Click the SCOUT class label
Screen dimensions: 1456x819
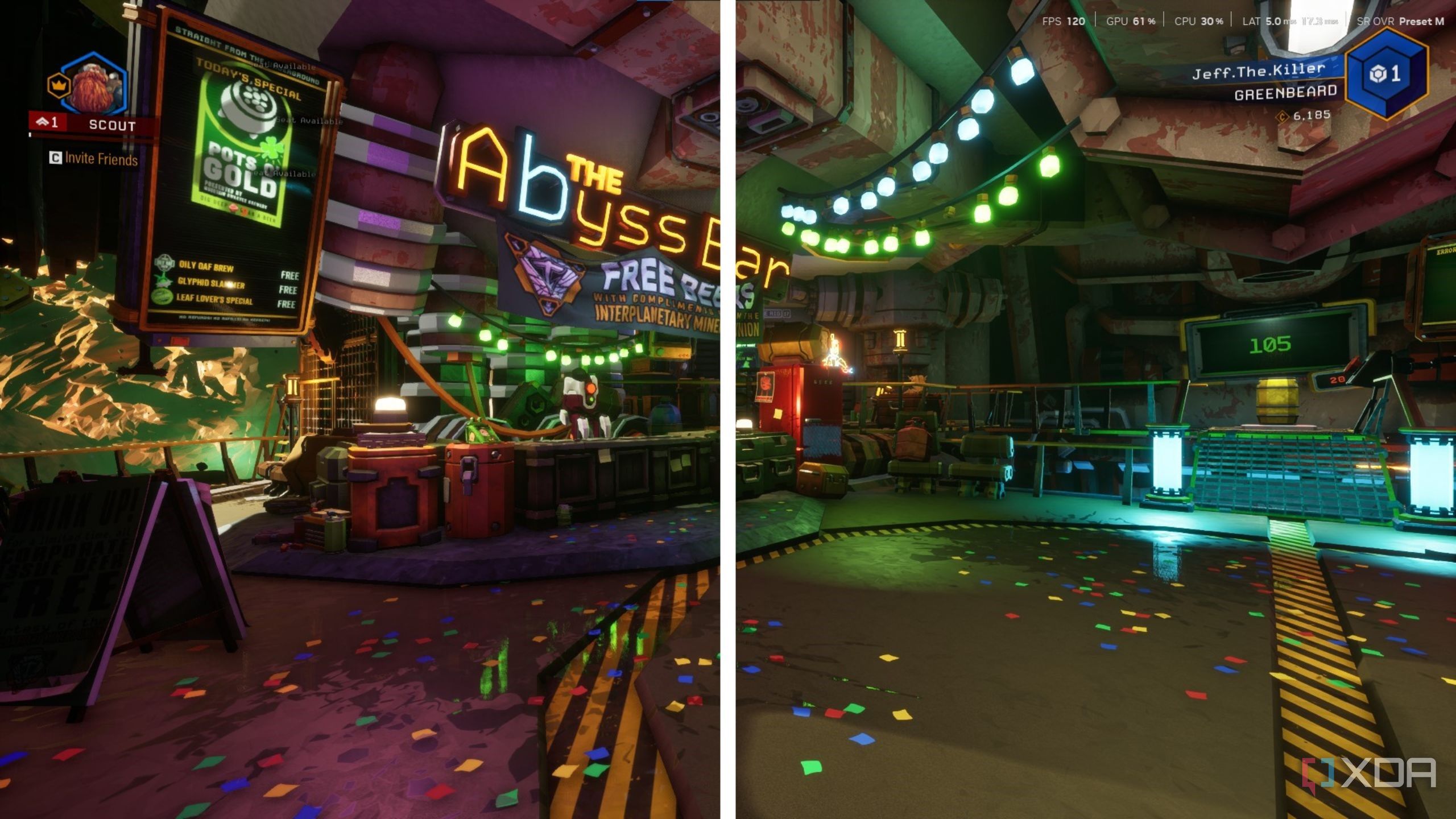[x=113, y=125]
